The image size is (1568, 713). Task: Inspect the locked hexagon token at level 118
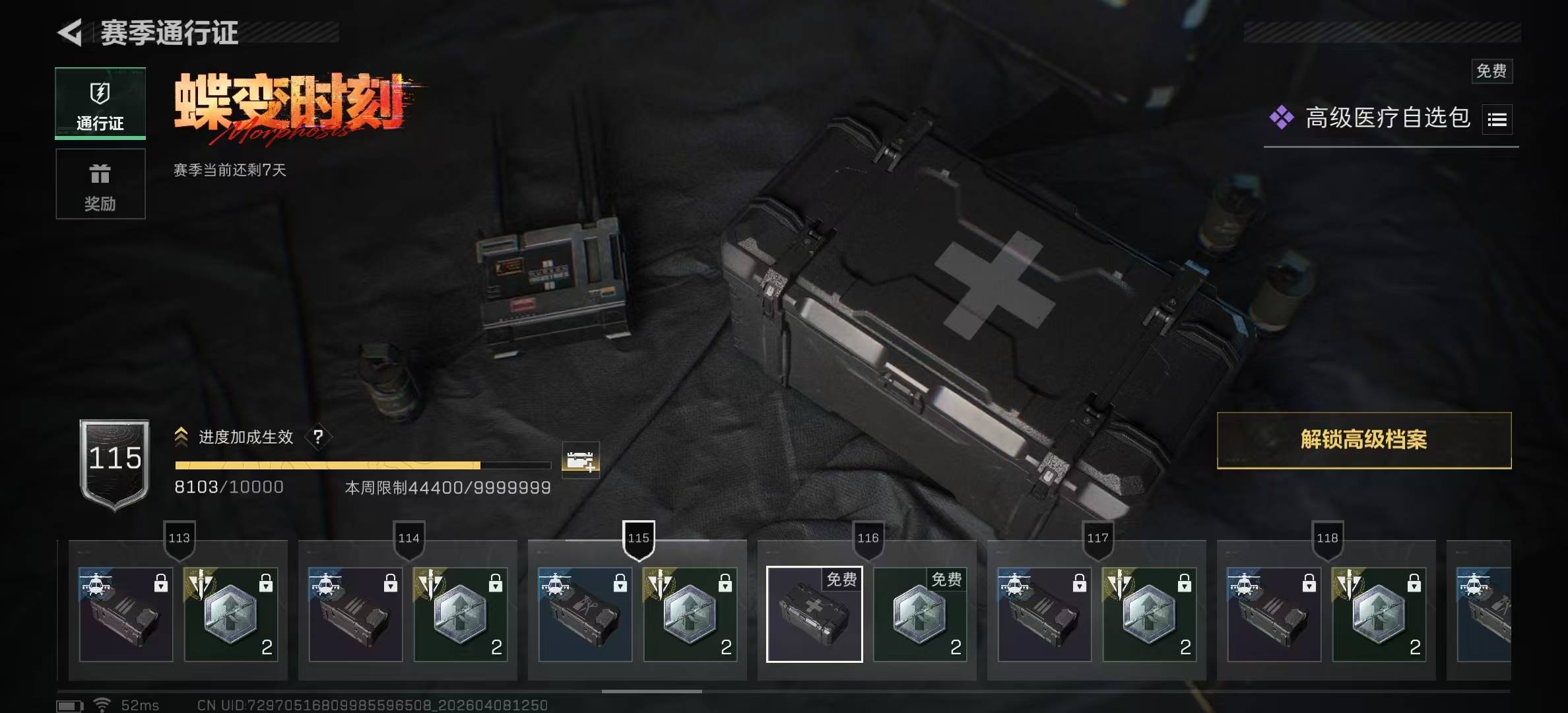click(x=1379, y=614)
